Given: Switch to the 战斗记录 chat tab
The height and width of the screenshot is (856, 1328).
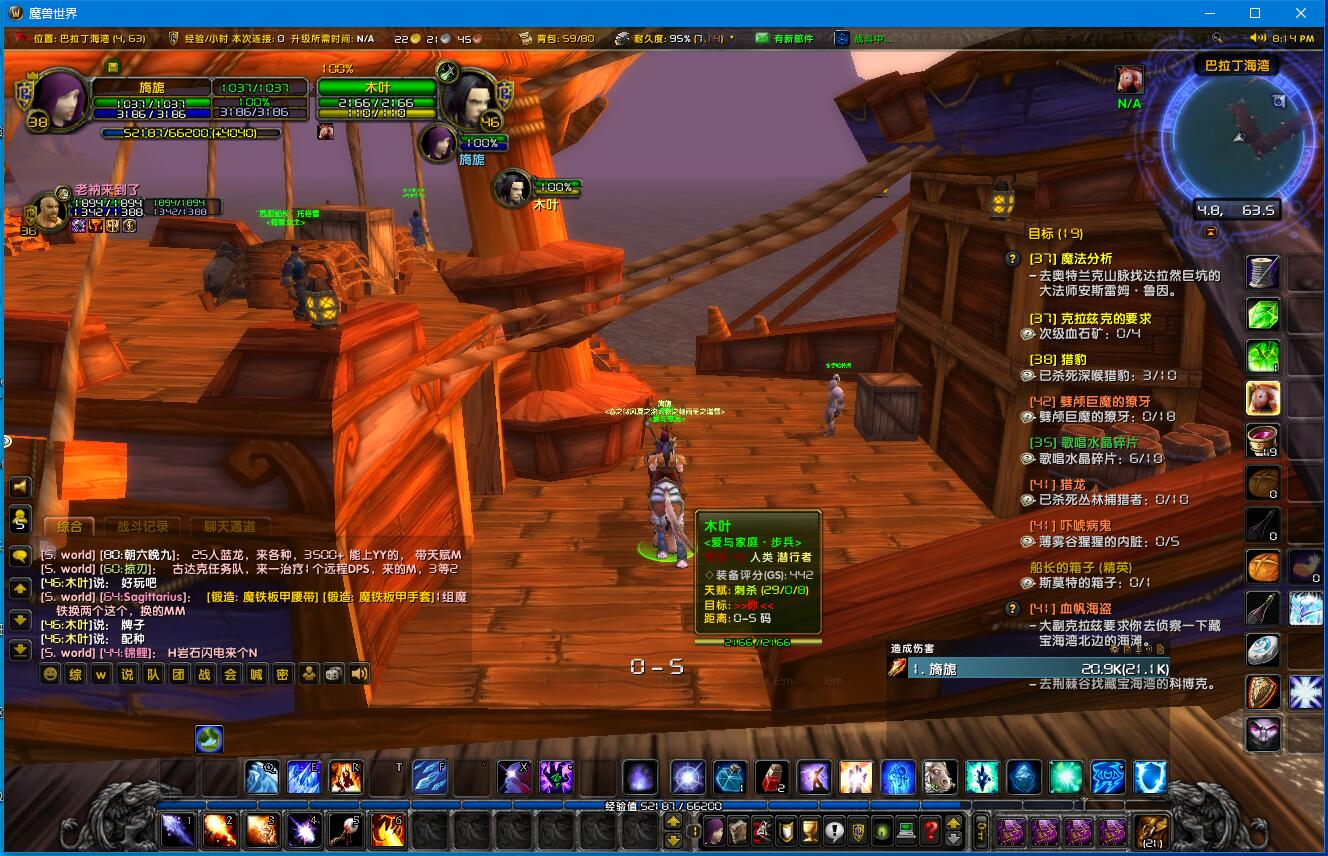Looking at the screenshot, I should click(143, 526).
